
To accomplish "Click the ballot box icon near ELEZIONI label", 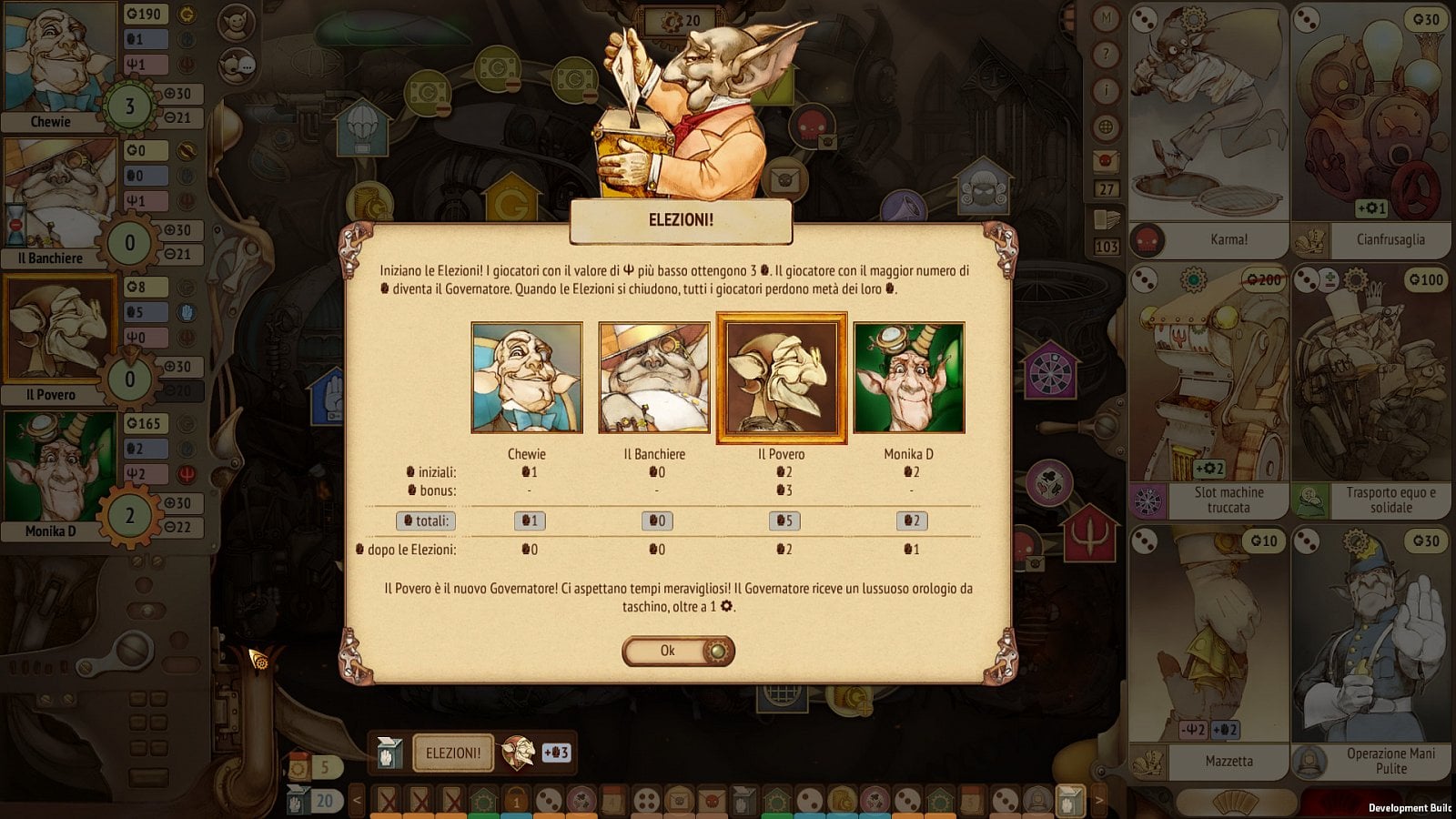I will click(390, 753).
